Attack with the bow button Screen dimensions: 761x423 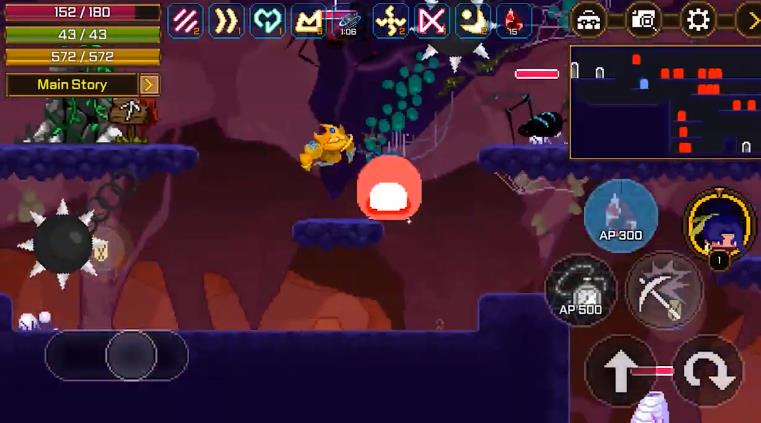point(664,290)
